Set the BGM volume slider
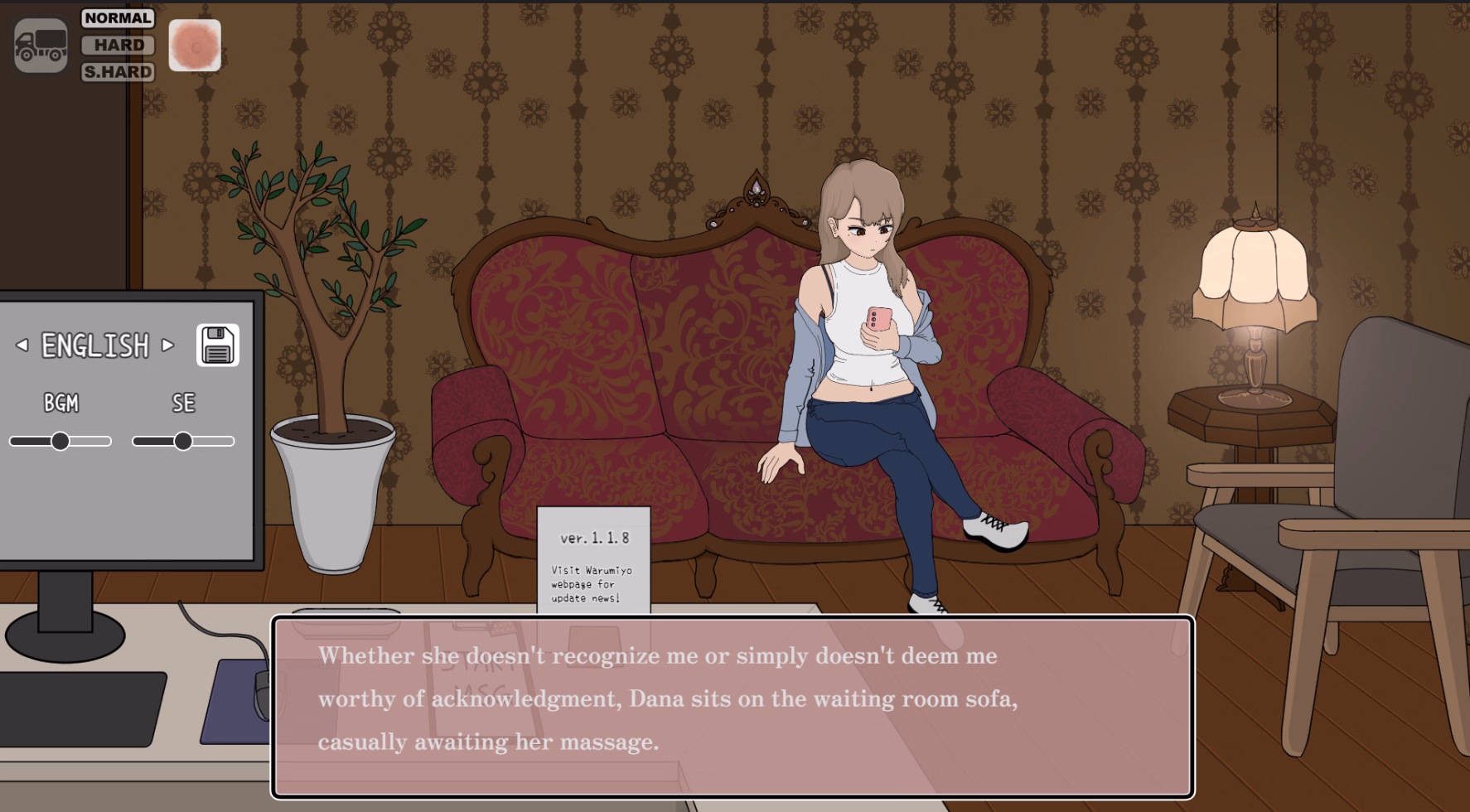Viewport: 1470px width, 812px height. [60, 442]
